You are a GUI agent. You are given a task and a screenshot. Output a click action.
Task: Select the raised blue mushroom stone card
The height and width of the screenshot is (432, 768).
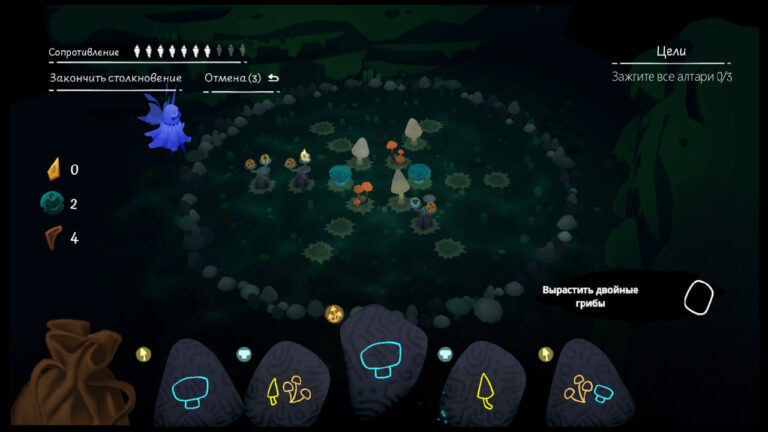(383, 358)
